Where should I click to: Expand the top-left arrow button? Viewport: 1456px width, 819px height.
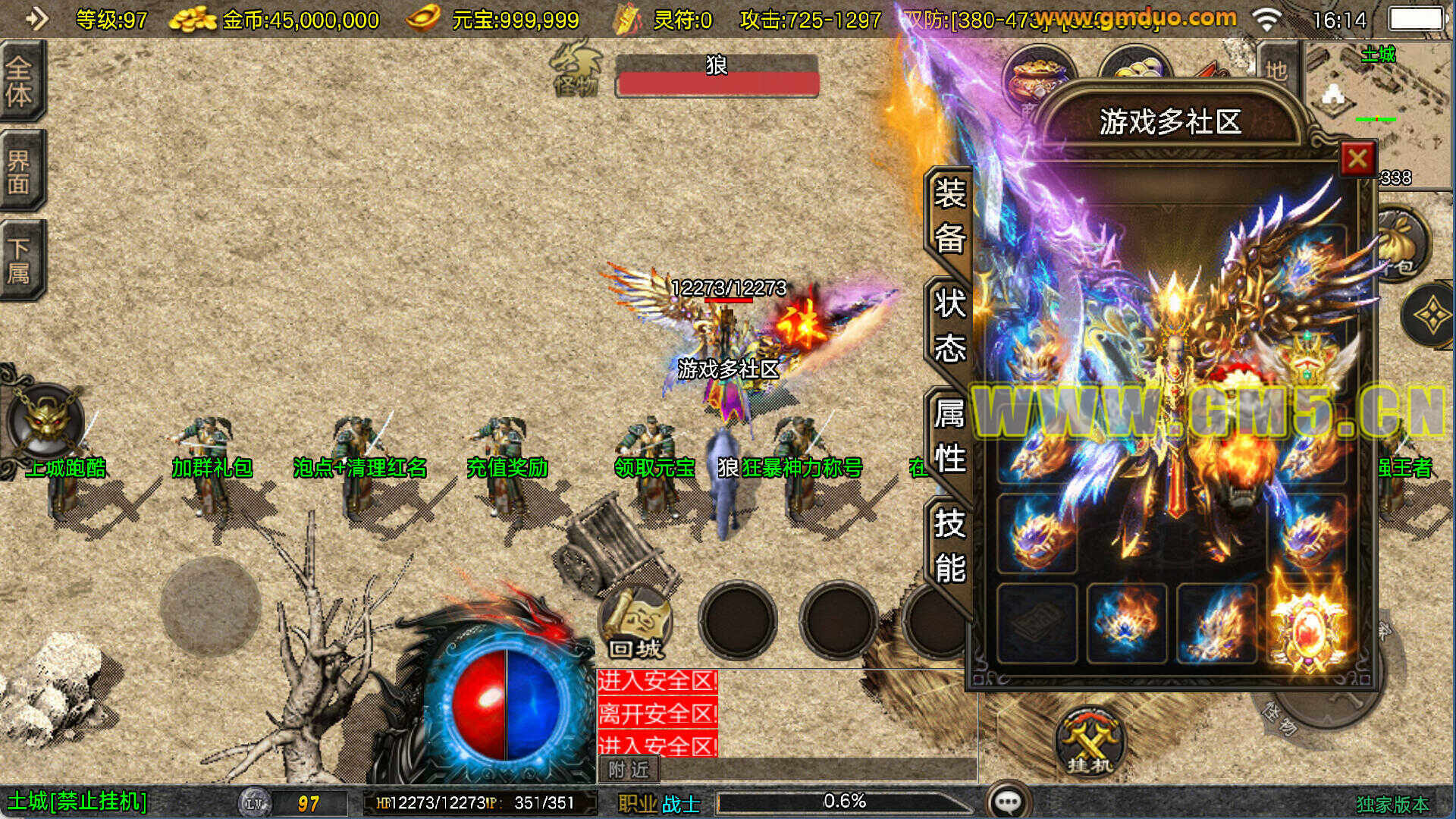[35, 19]
